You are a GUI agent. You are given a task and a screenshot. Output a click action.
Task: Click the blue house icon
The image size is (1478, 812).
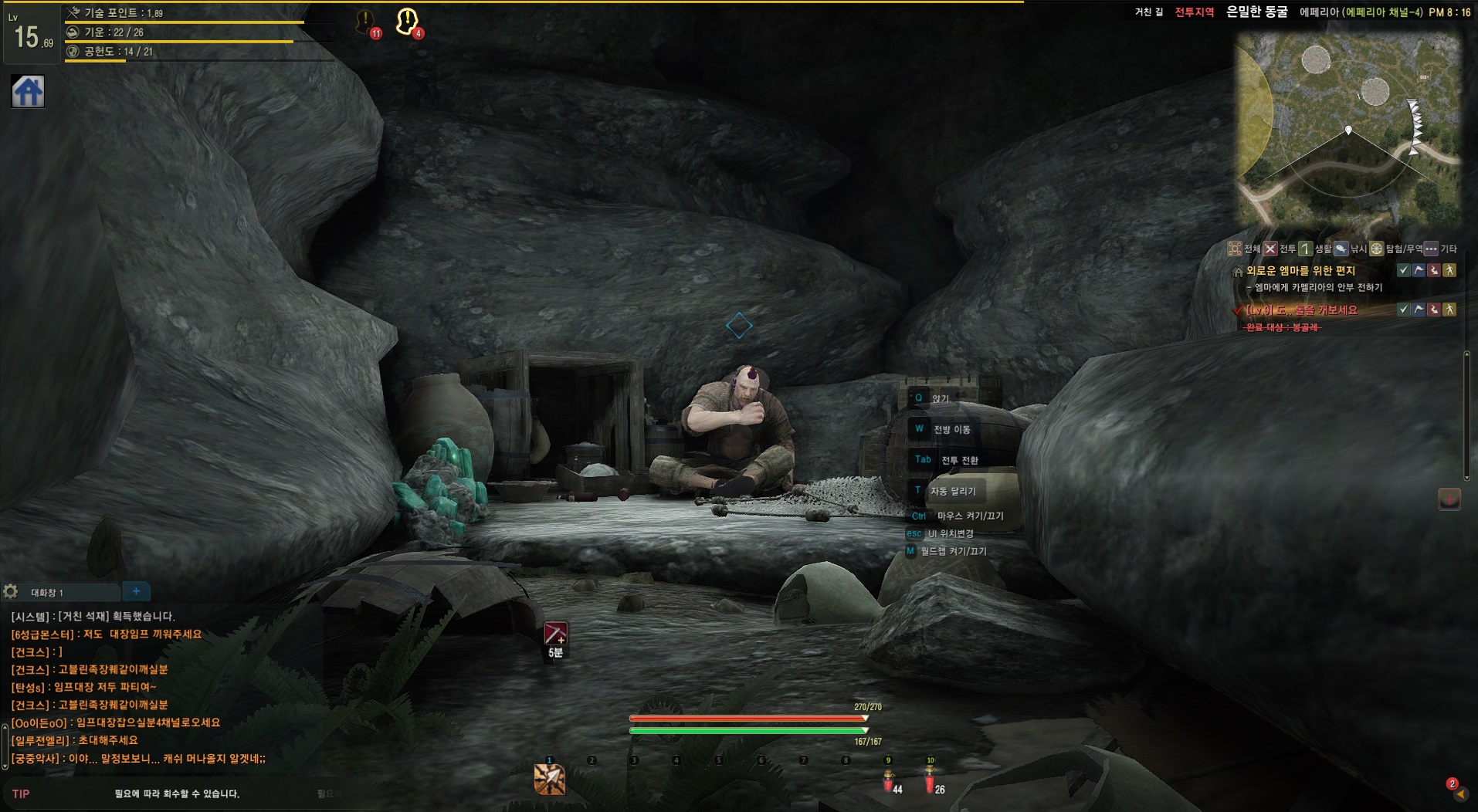[x=28, y=92]
